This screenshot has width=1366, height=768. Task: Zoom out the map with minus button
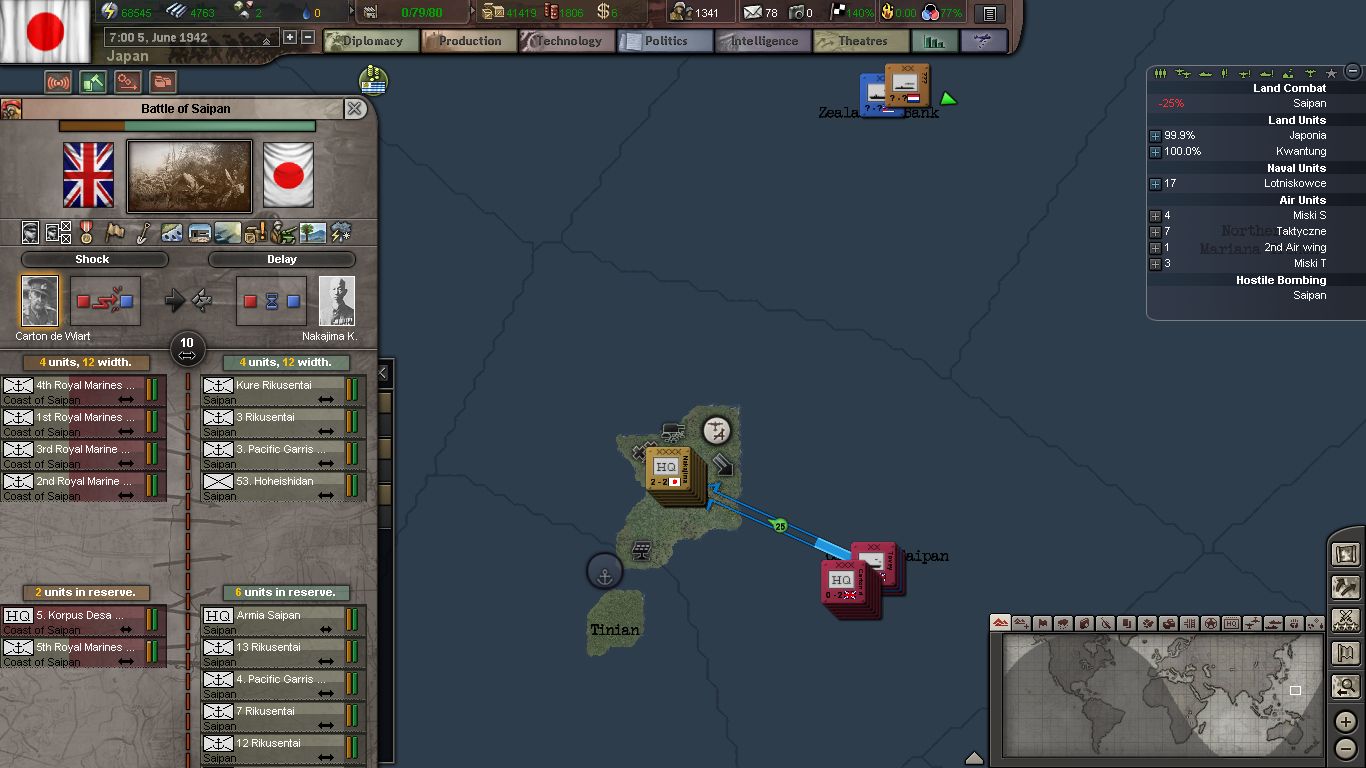pyautogui.click(x=1346, y=748)
